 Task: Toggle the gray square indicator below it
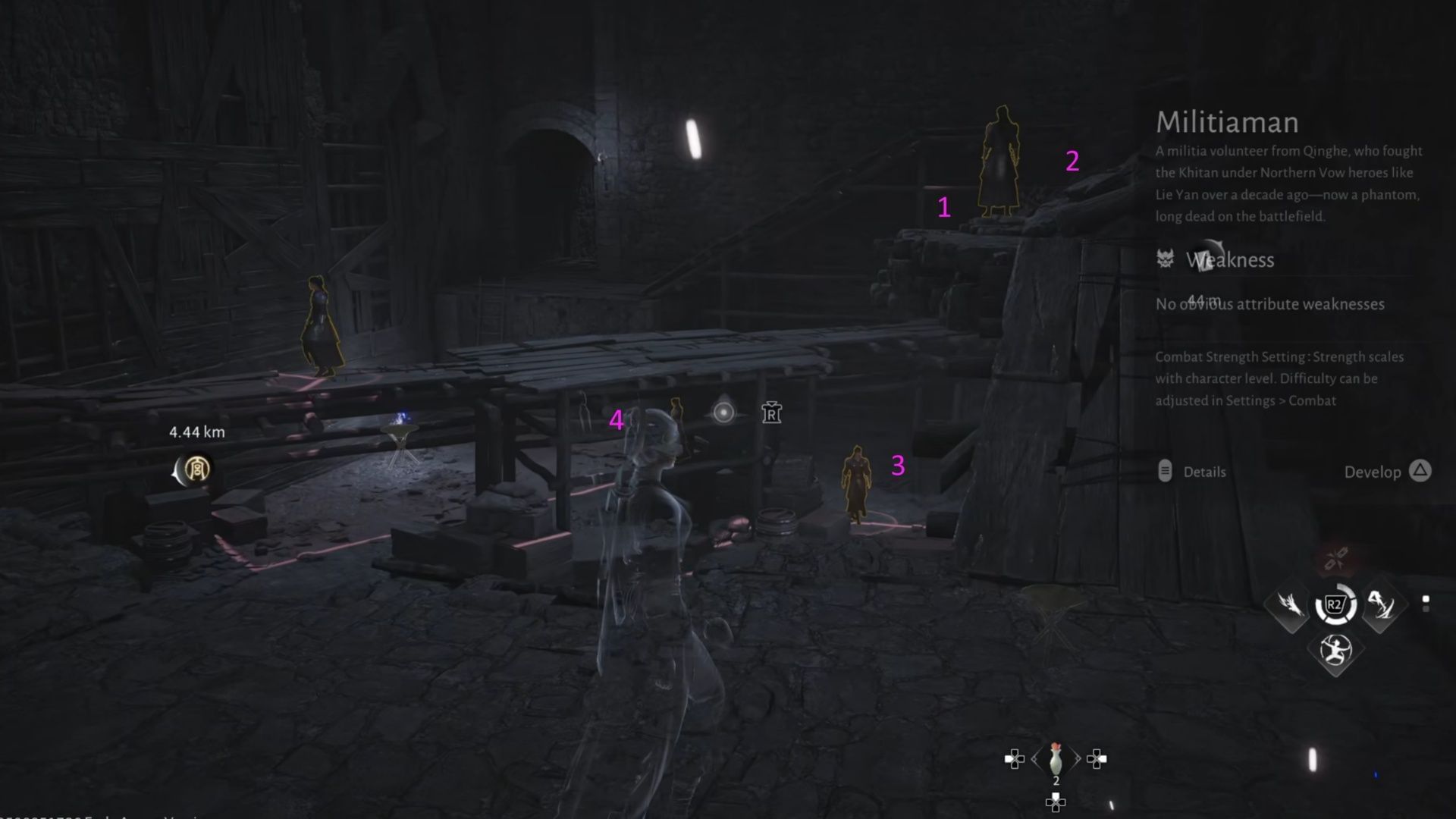(x=1426, y=608)
